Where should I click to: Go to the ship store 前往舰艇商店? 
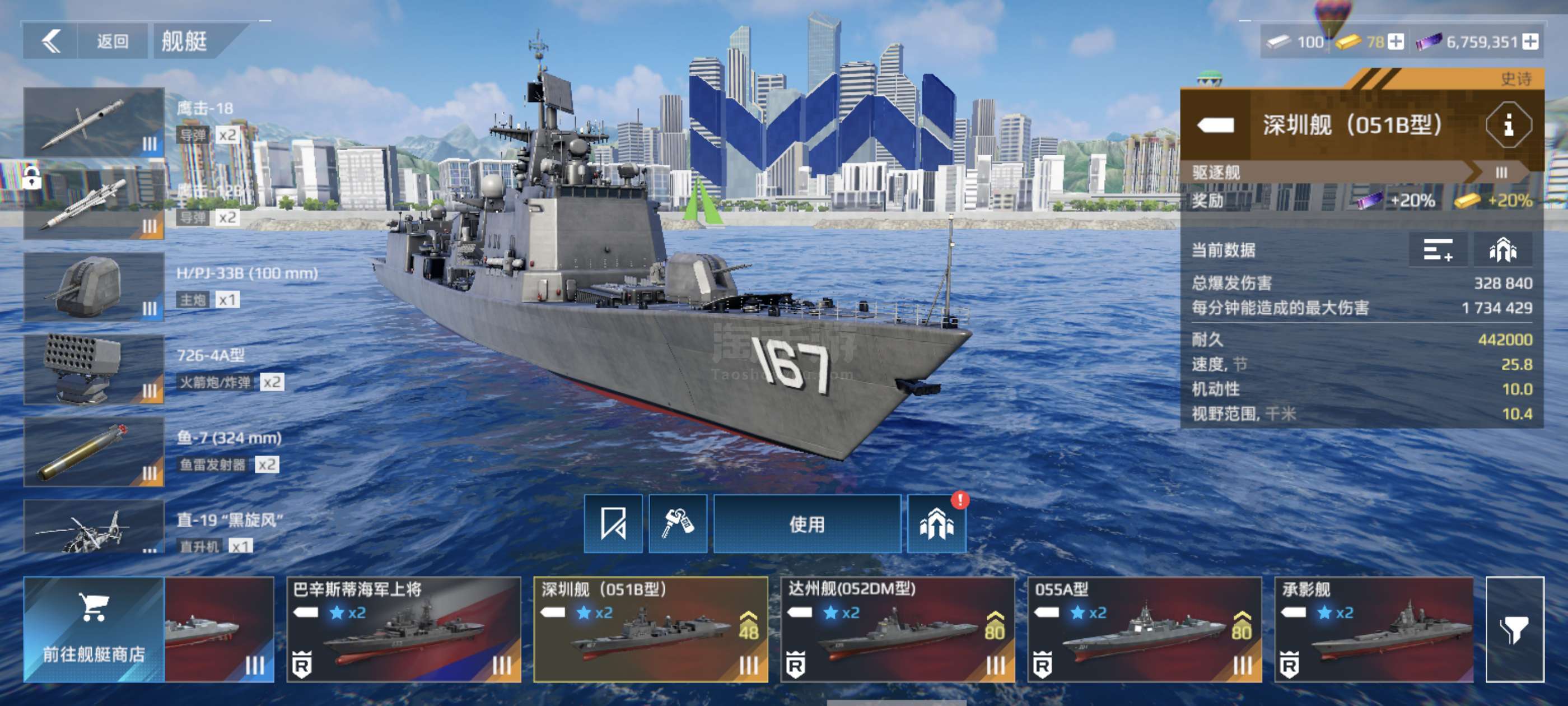click(x=94, y=629)
